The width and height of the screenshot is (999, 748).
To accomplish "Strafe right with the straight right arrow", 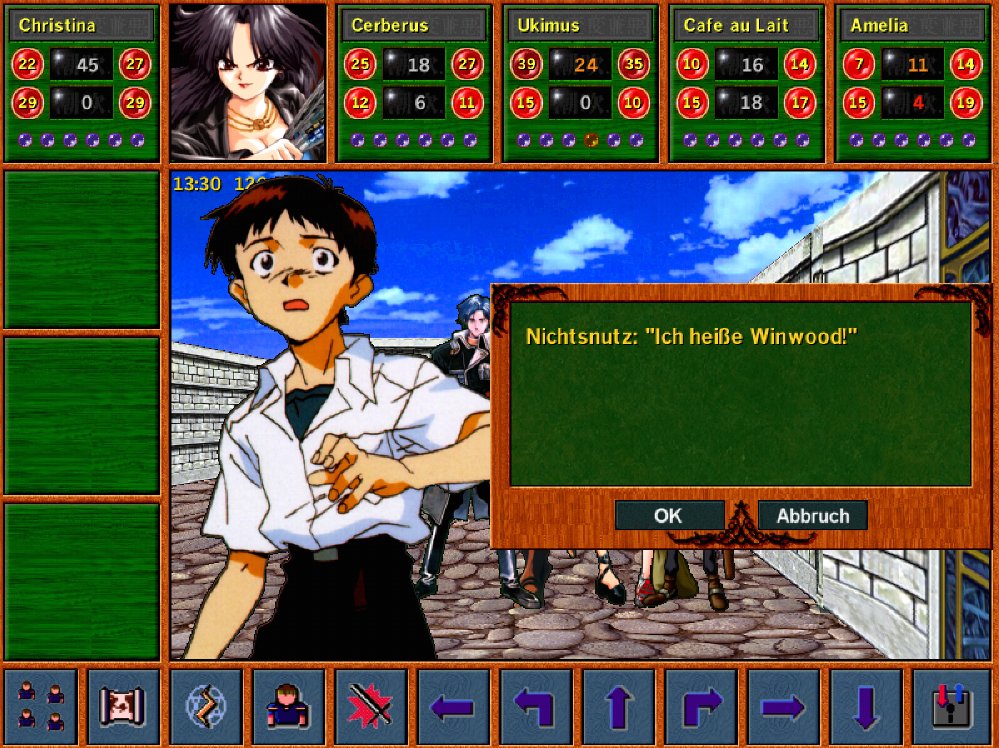I will [783, 706].
